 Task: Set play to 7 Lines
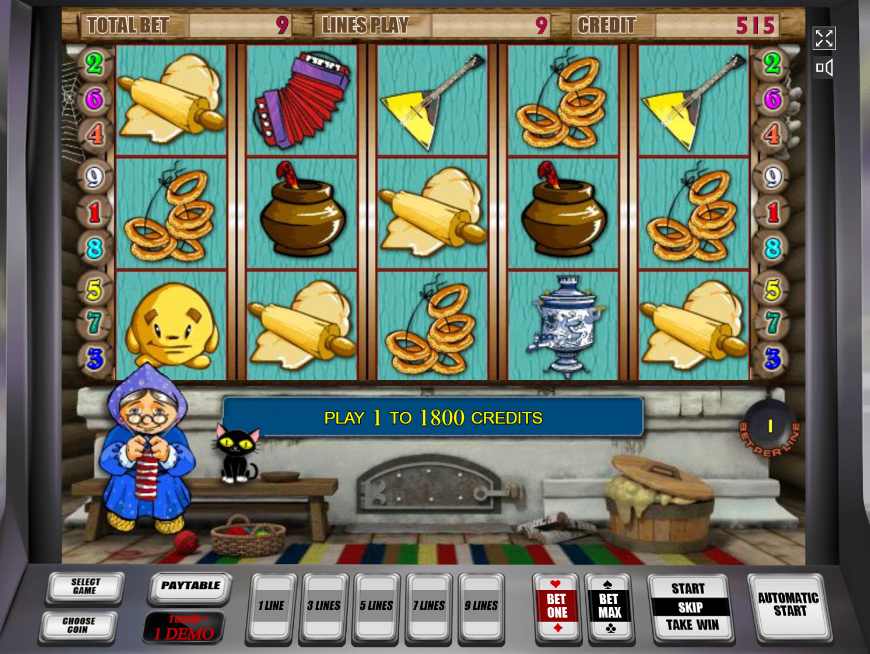click(x=429, y=607)
